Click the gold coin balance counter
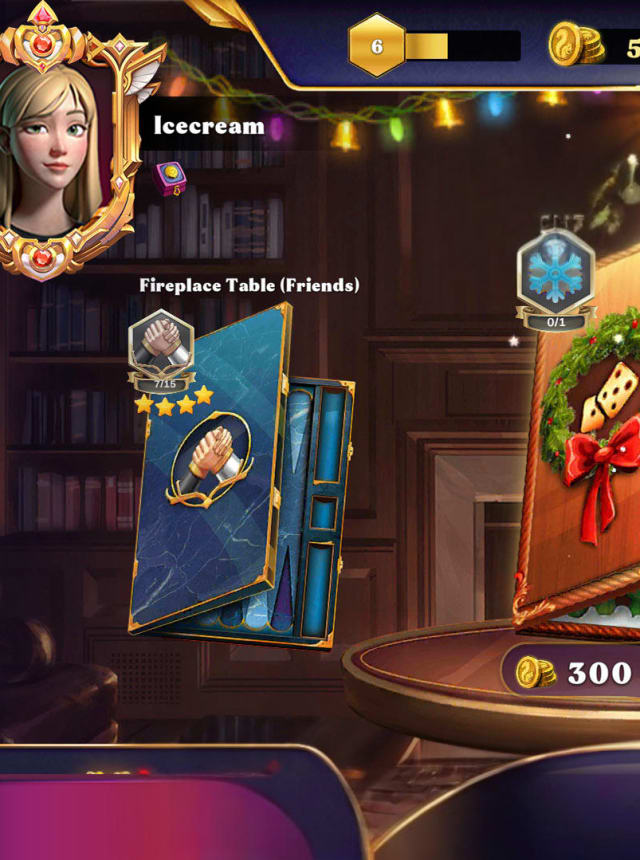 click(x=595, y=47)
